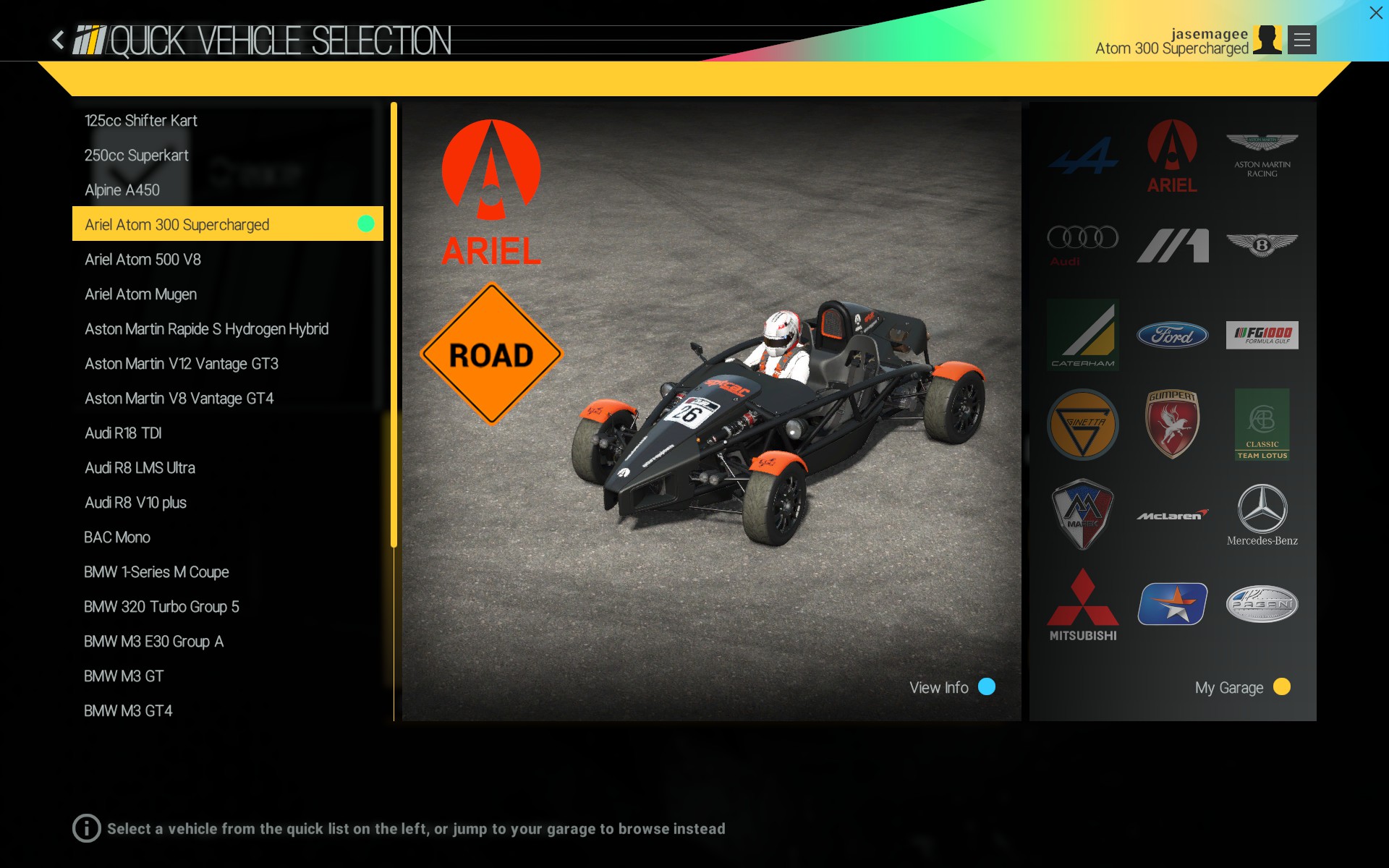Choose the Audi R18 TDI
This screenshot has width=1389, height=868.
point(123,433)
